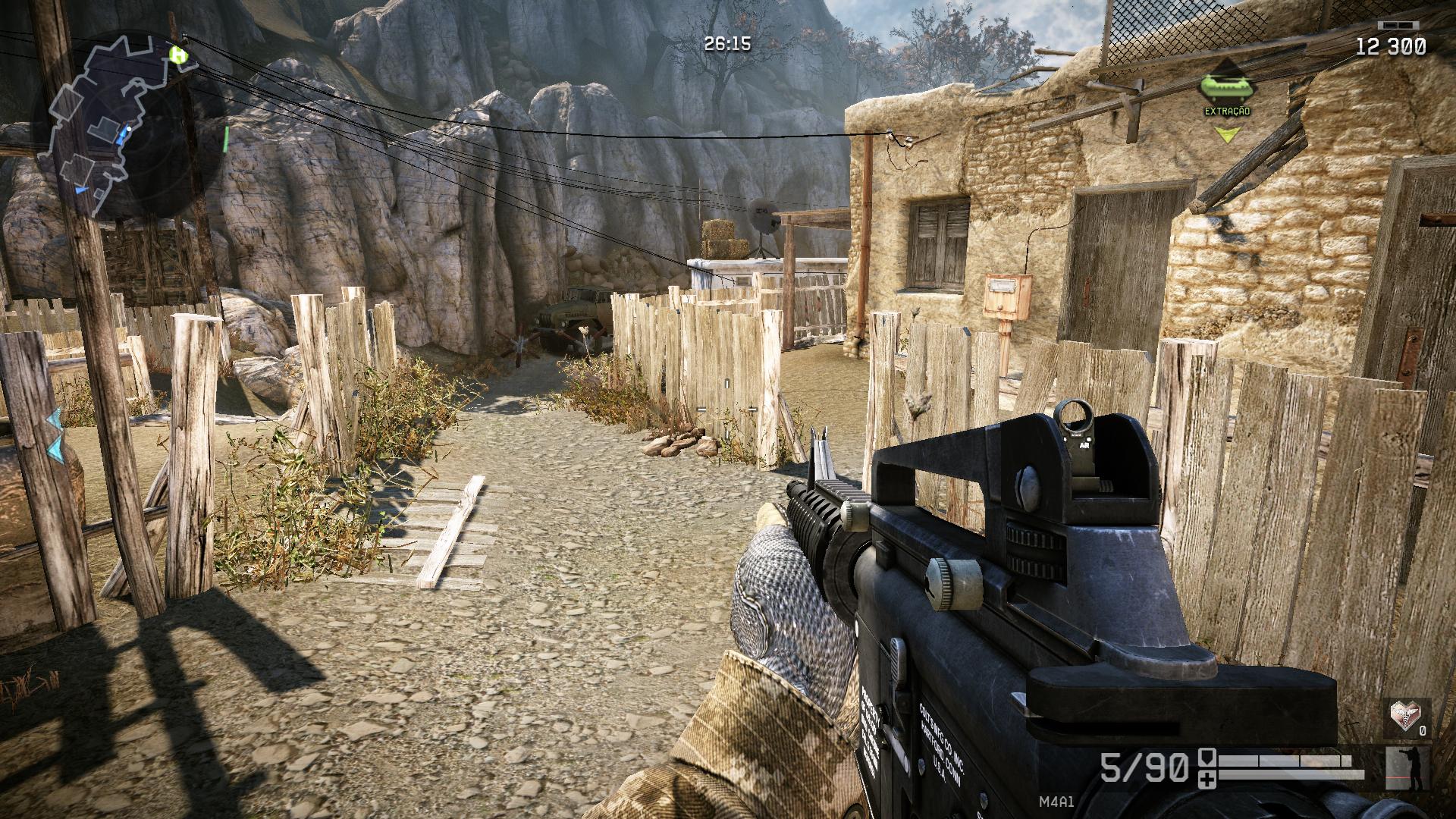Click the EXTRAÇÃO text label
This screenshot has width=1456, height=819.
(1227, 111)
